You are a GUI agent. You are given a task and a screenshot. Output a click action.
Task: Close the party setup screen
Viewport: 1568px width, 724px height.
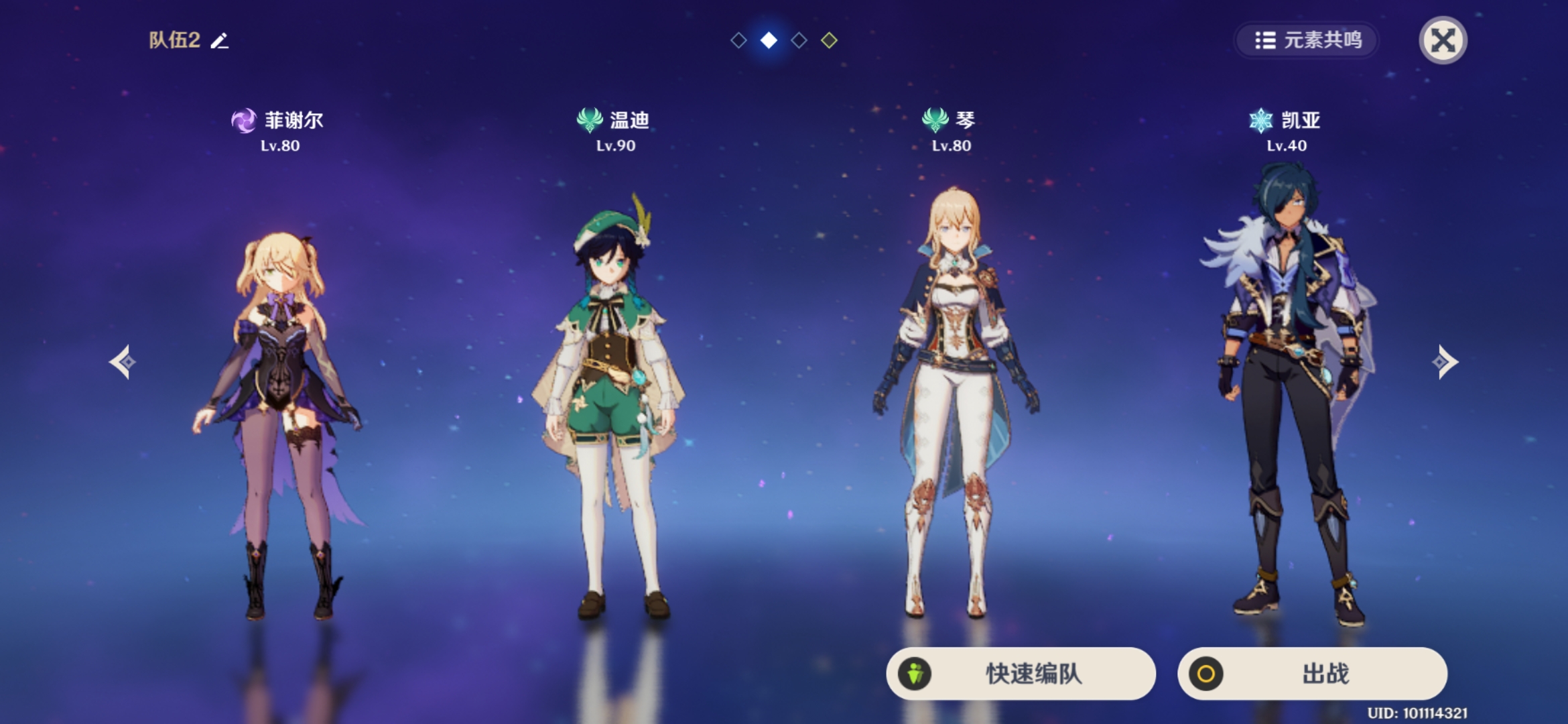[x=1443, y=40]
